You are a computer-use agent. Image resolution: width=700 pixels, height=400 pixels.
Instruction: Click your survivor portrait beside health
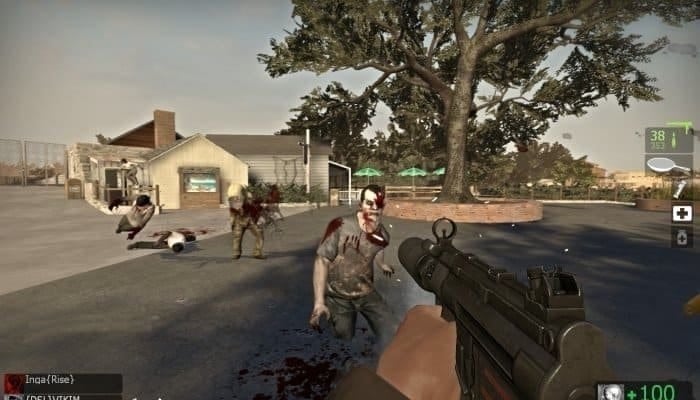pyautogui.click(x=610, y=392)
